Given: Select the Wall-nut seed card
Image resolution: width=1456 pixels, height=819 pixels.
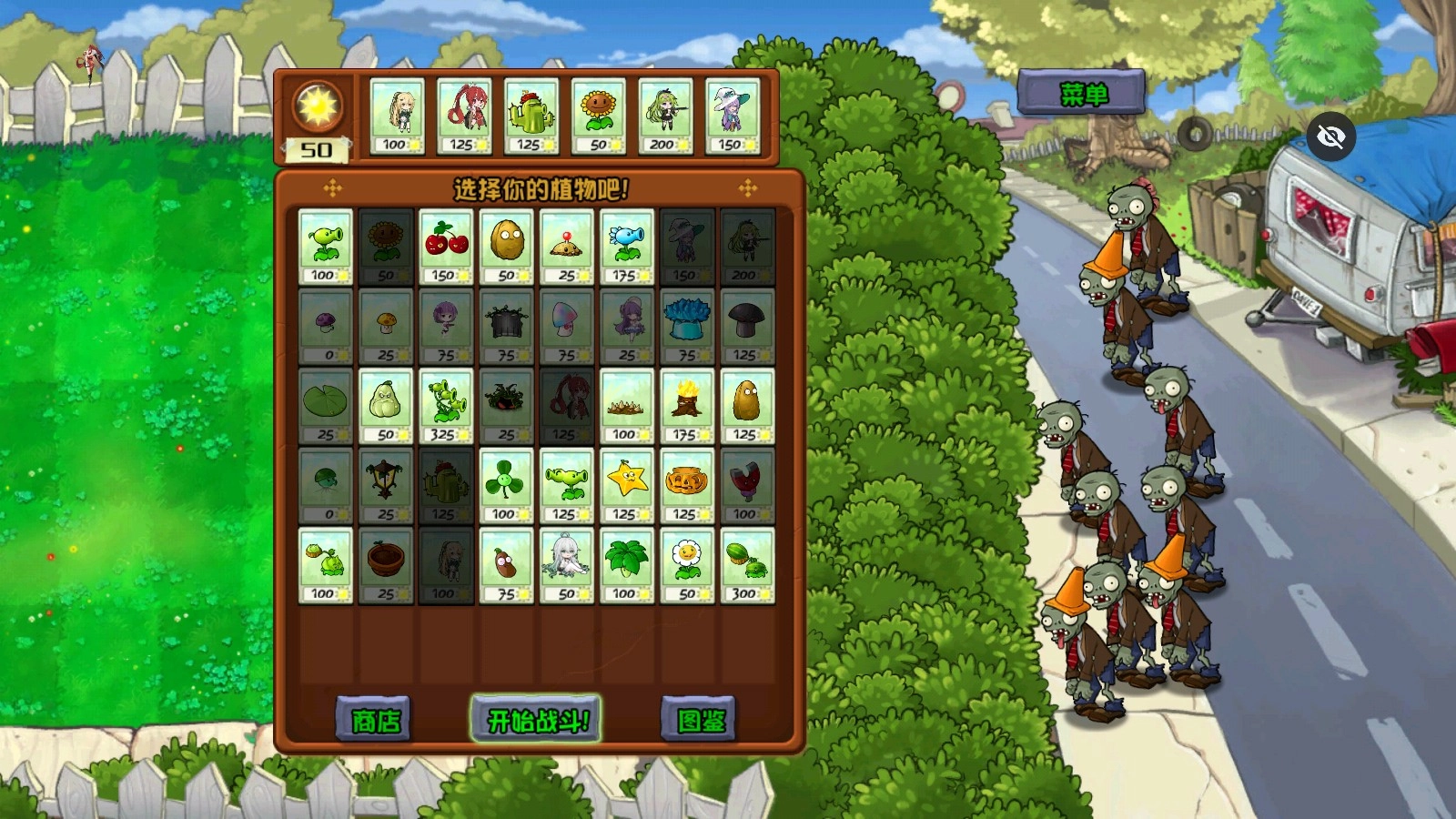Looking at the screenshot, I should click(x=506, y=247).
